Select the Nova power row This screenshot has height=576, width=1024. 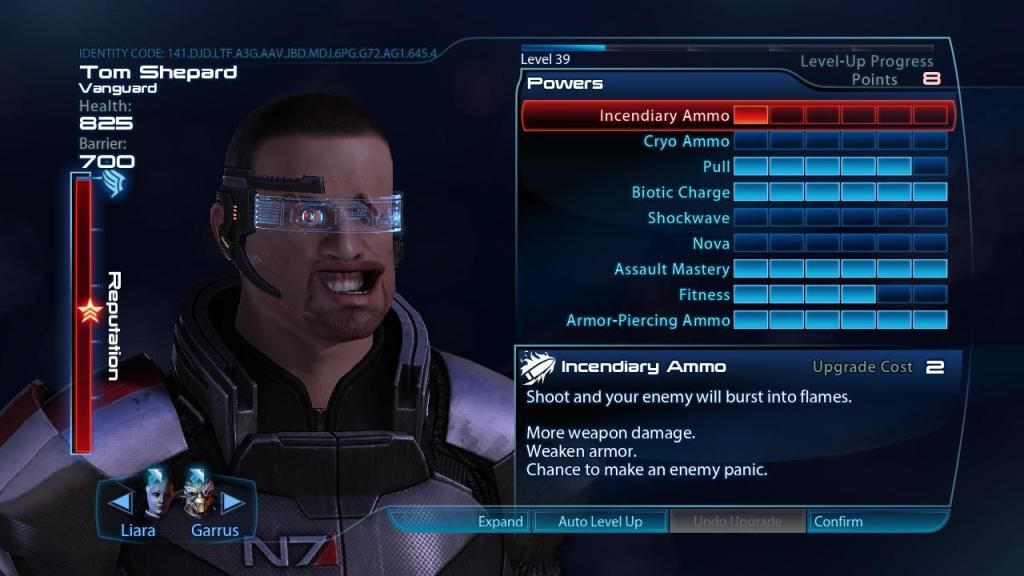click(x=710, y=243)
